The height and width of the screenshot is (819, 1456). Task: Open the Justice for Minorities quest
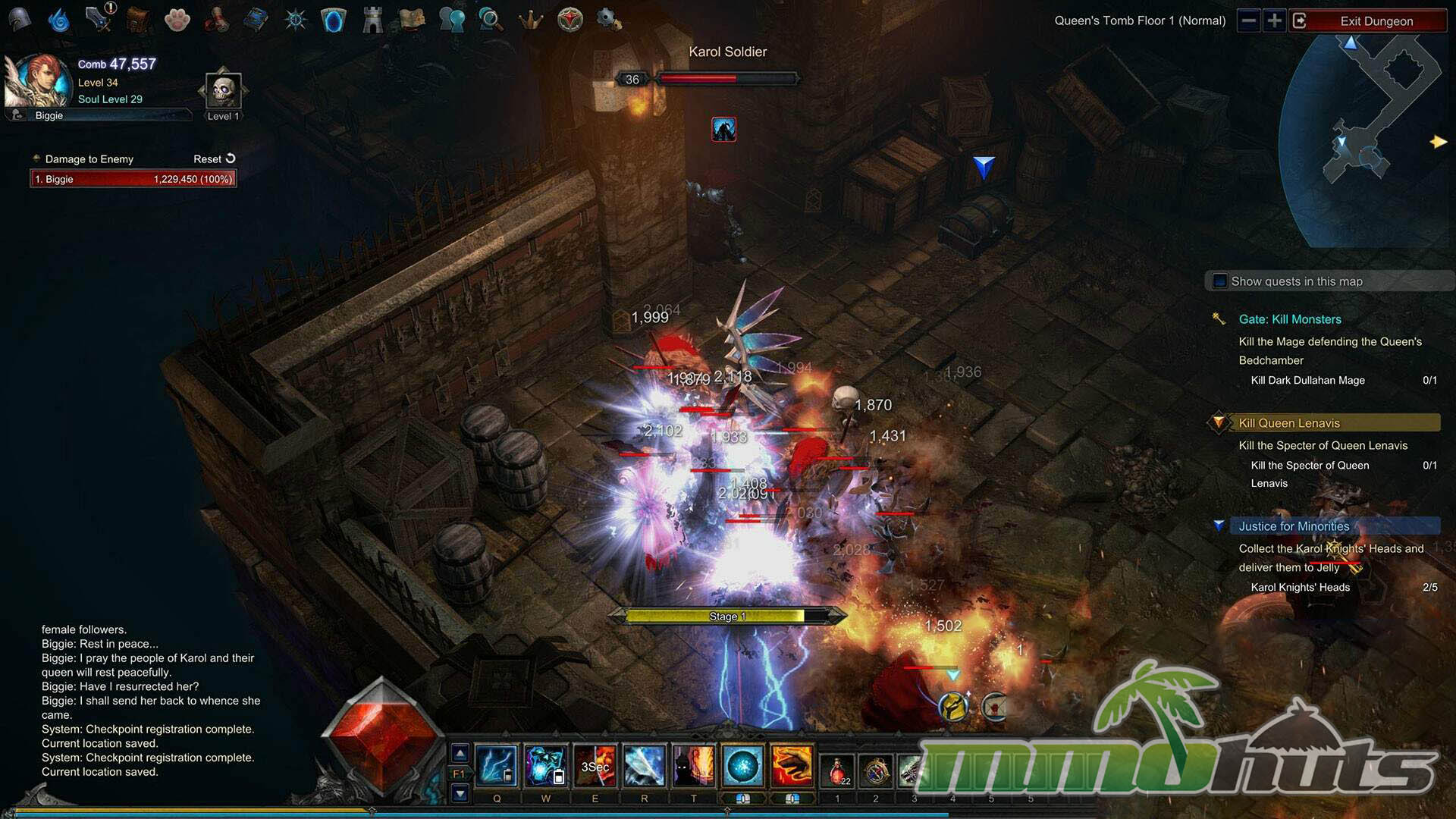(x=1294, y=526)
